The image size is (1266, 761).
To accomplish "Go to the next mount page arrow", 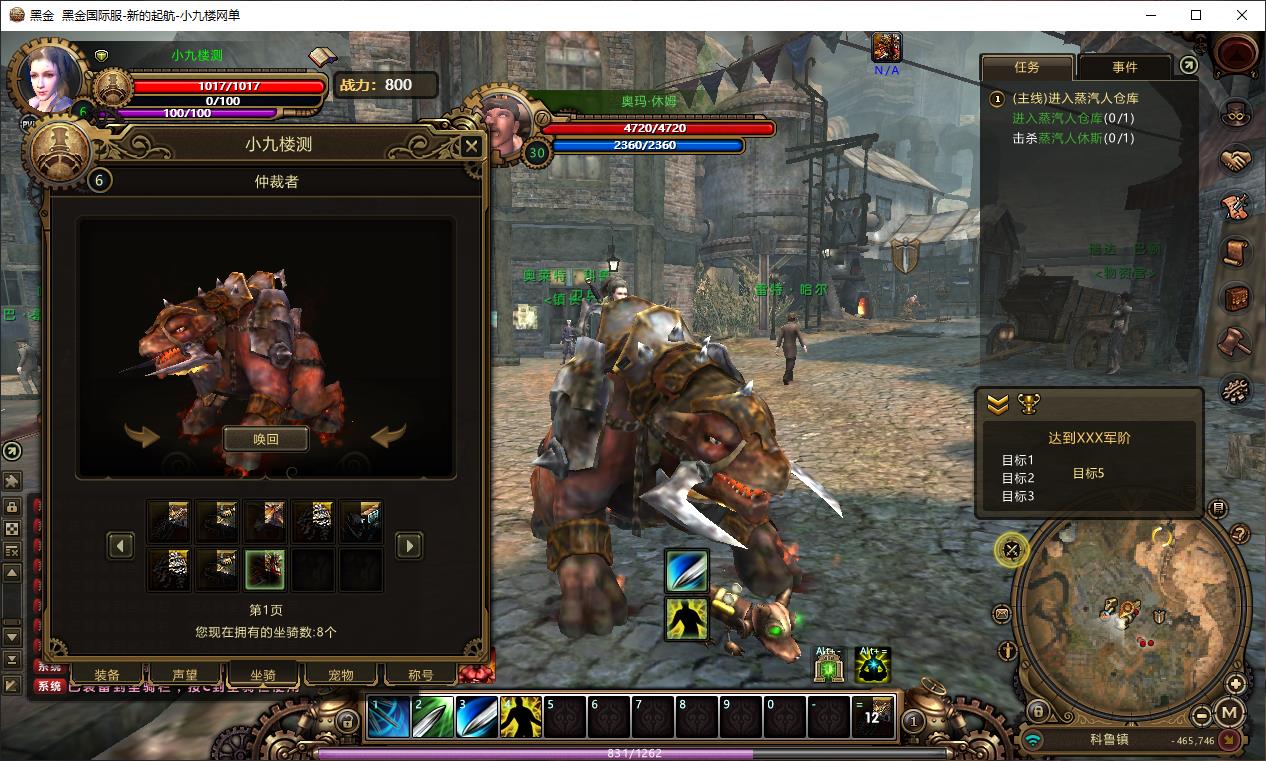I will coord(409,545).
